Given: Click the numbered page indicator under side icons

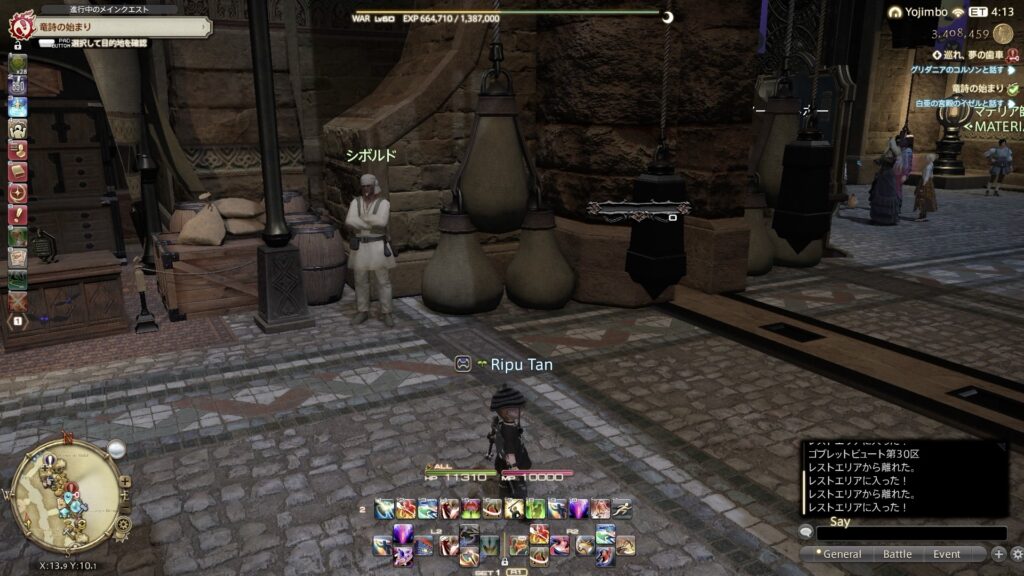Looking at the screenshot, I should click(x=18, y=321).
